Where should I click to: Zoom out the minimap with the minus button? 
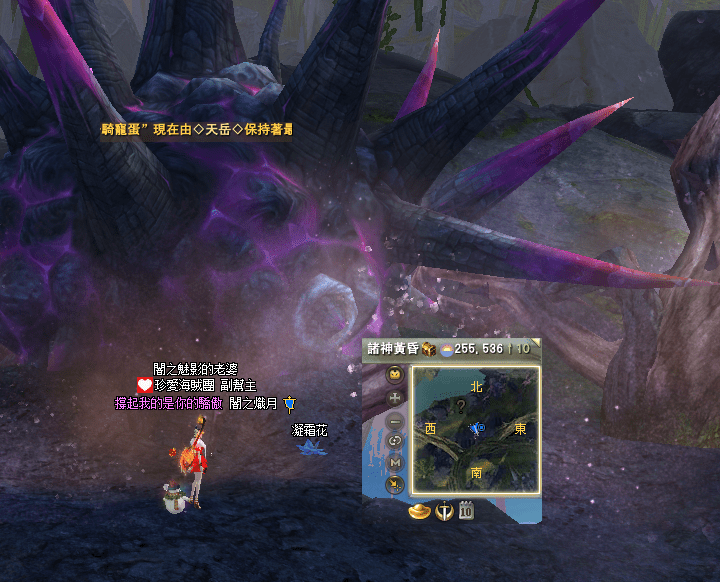point(395,421)
